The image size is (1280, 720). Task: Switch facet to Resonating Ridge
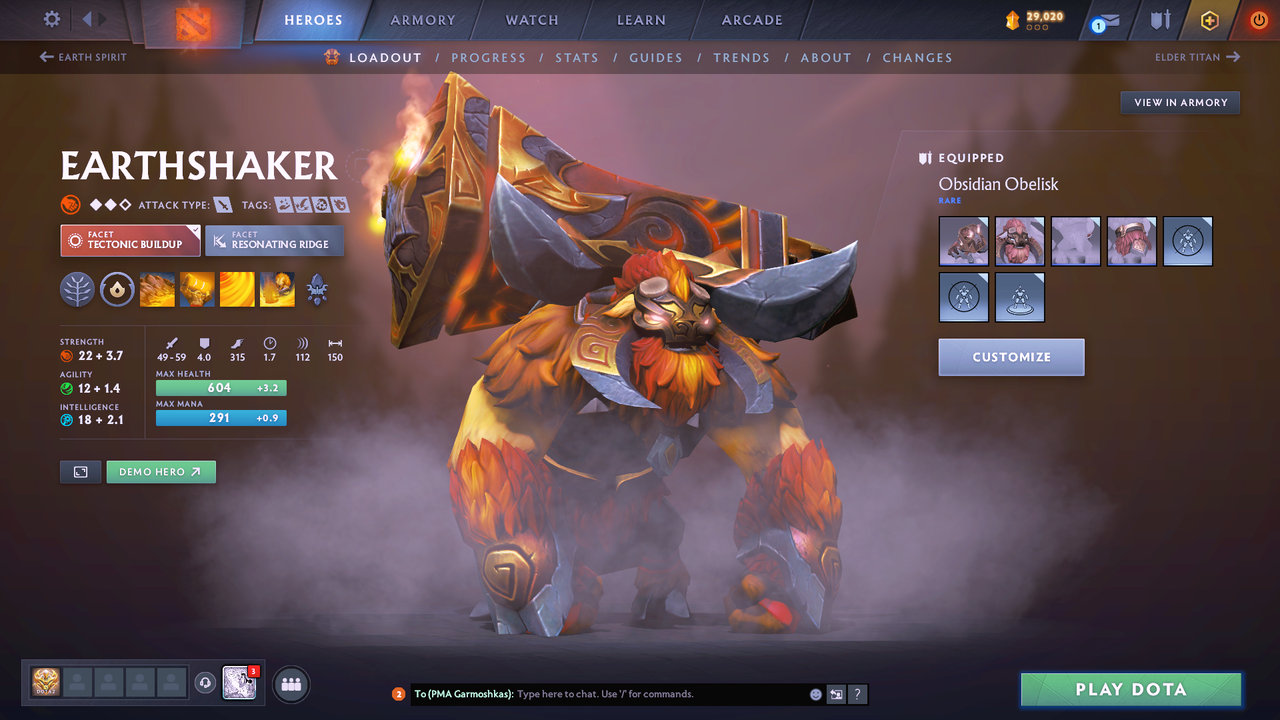pyautogui.click(x=274, y=241)
